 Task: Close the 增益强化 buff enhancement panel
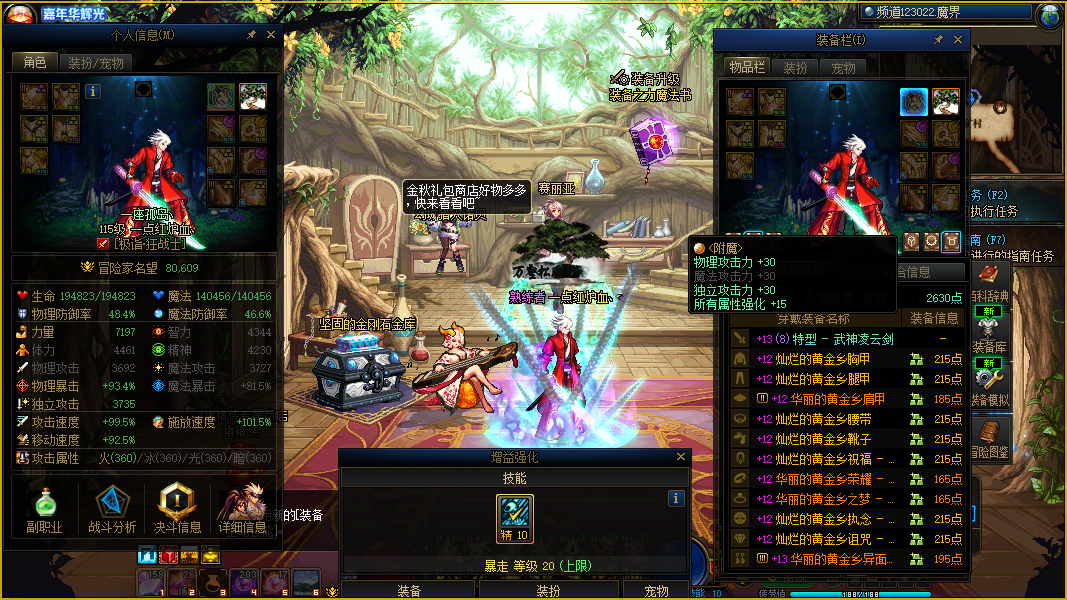682,457
